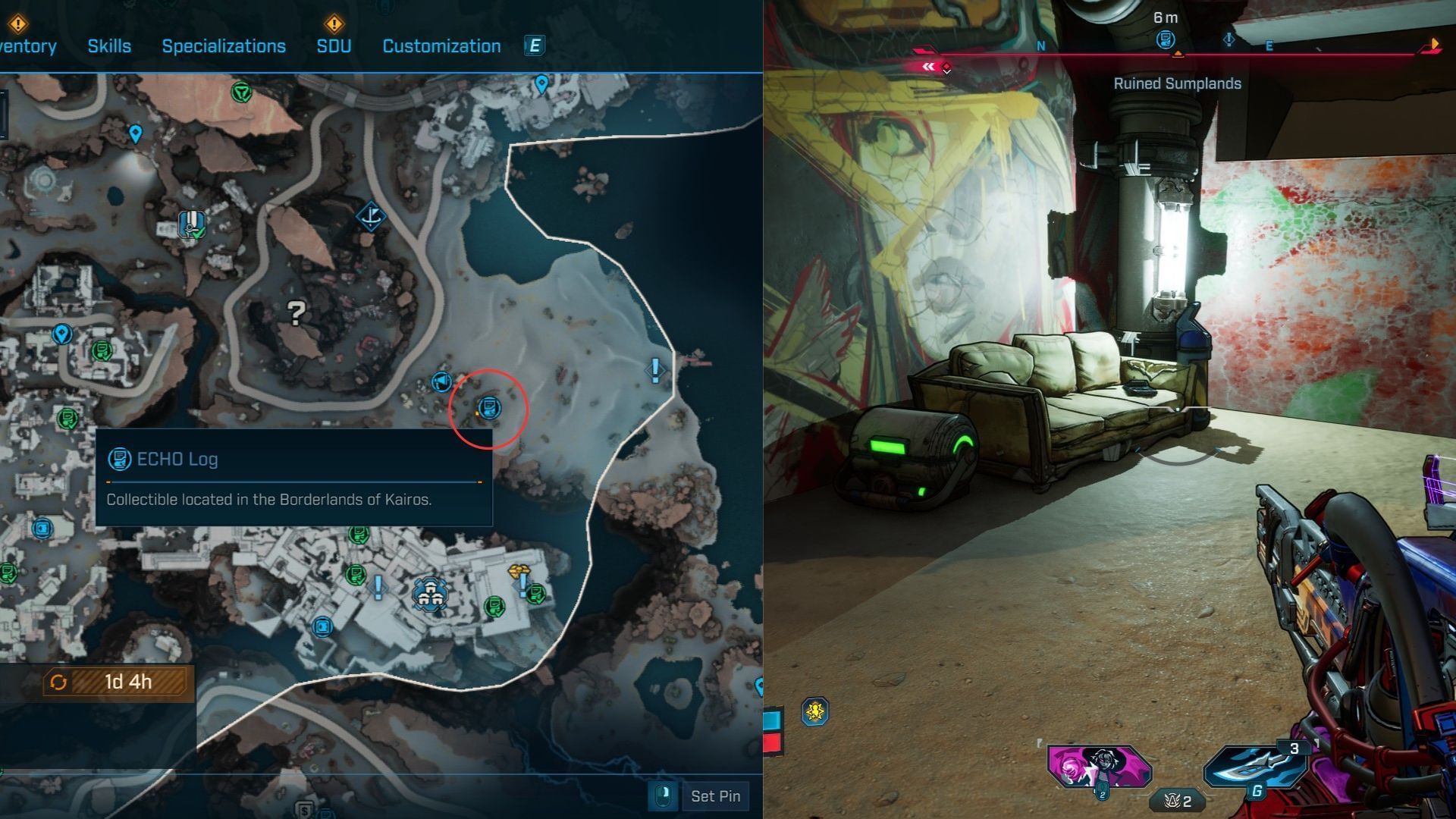This screenshot has height=819, width=1456.
Task: Activate the purple action skill icon
Action: tap(1099, 767)
